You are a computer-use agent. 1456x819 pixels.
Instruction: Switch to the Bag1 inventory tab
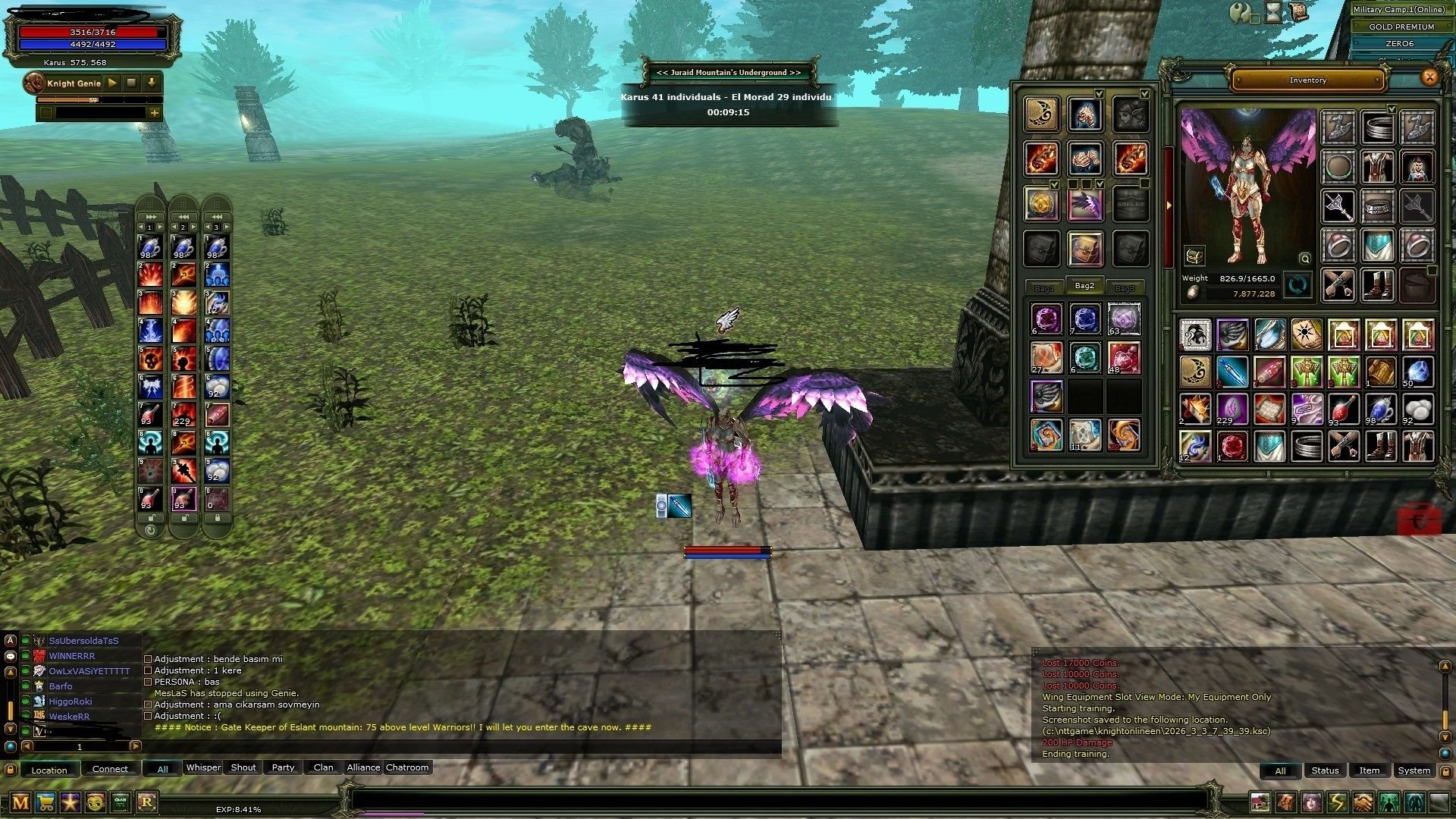click(x=1043, y=287)
